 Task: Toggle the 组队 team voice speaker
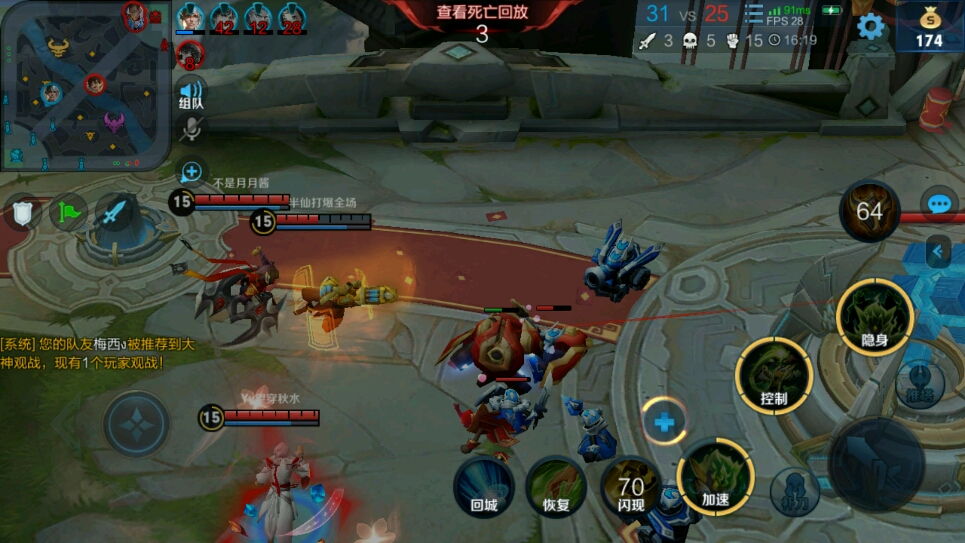(x=190, y=93)
